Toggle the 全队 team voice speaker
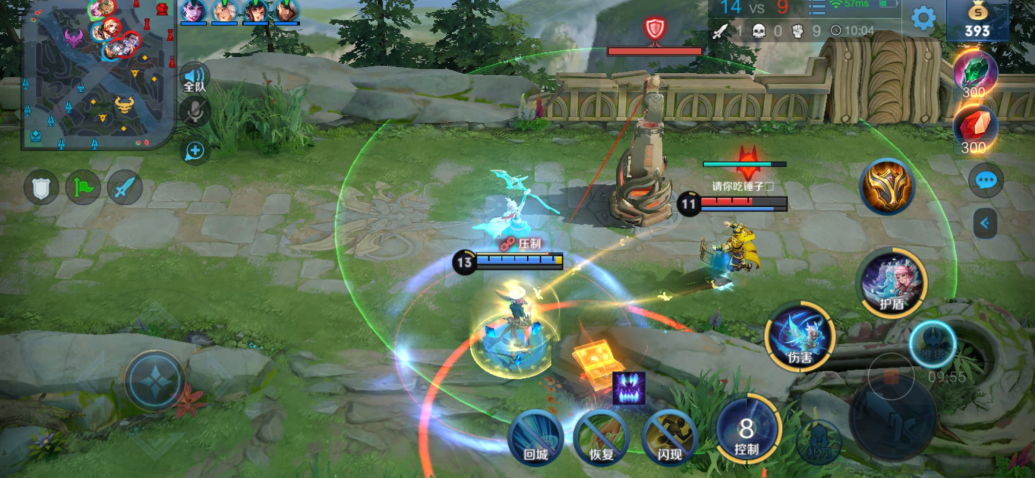Image resolution: width=1035 pixels, height=478 pixels. pos(194,78)
